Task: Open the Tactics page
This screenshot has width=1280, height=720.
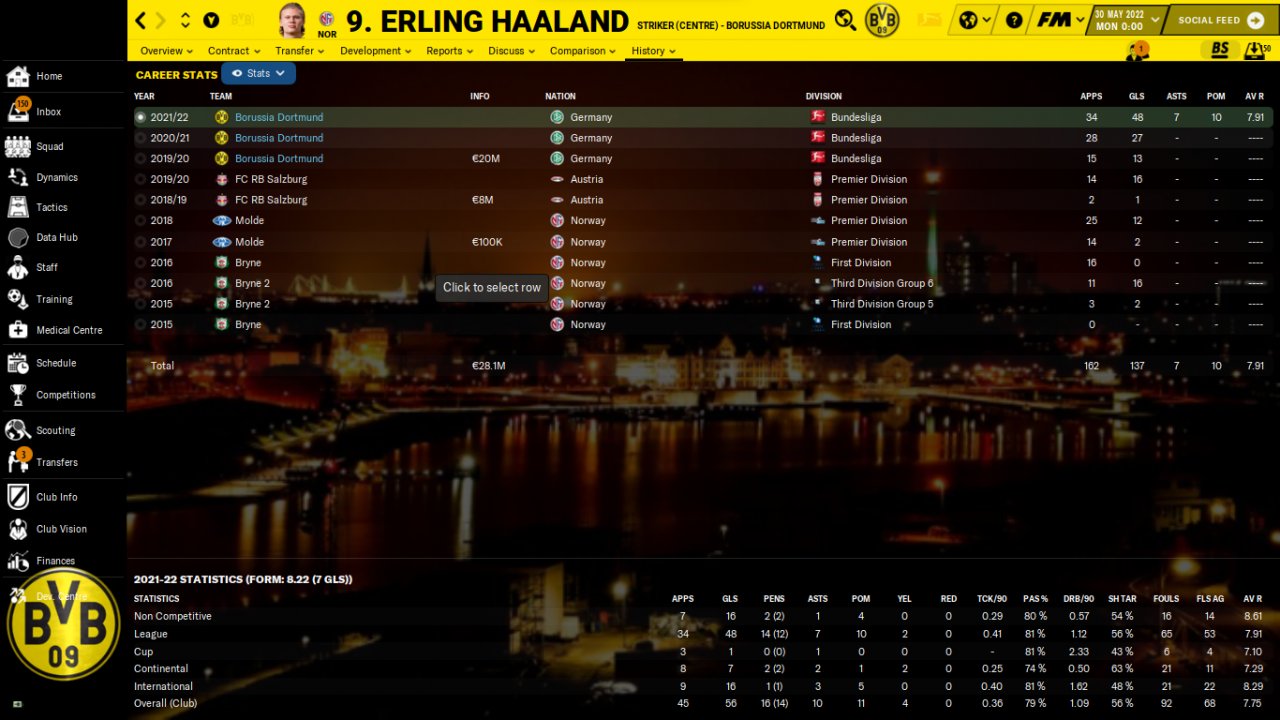Action: pyautogui.click(x=51, y=207)
